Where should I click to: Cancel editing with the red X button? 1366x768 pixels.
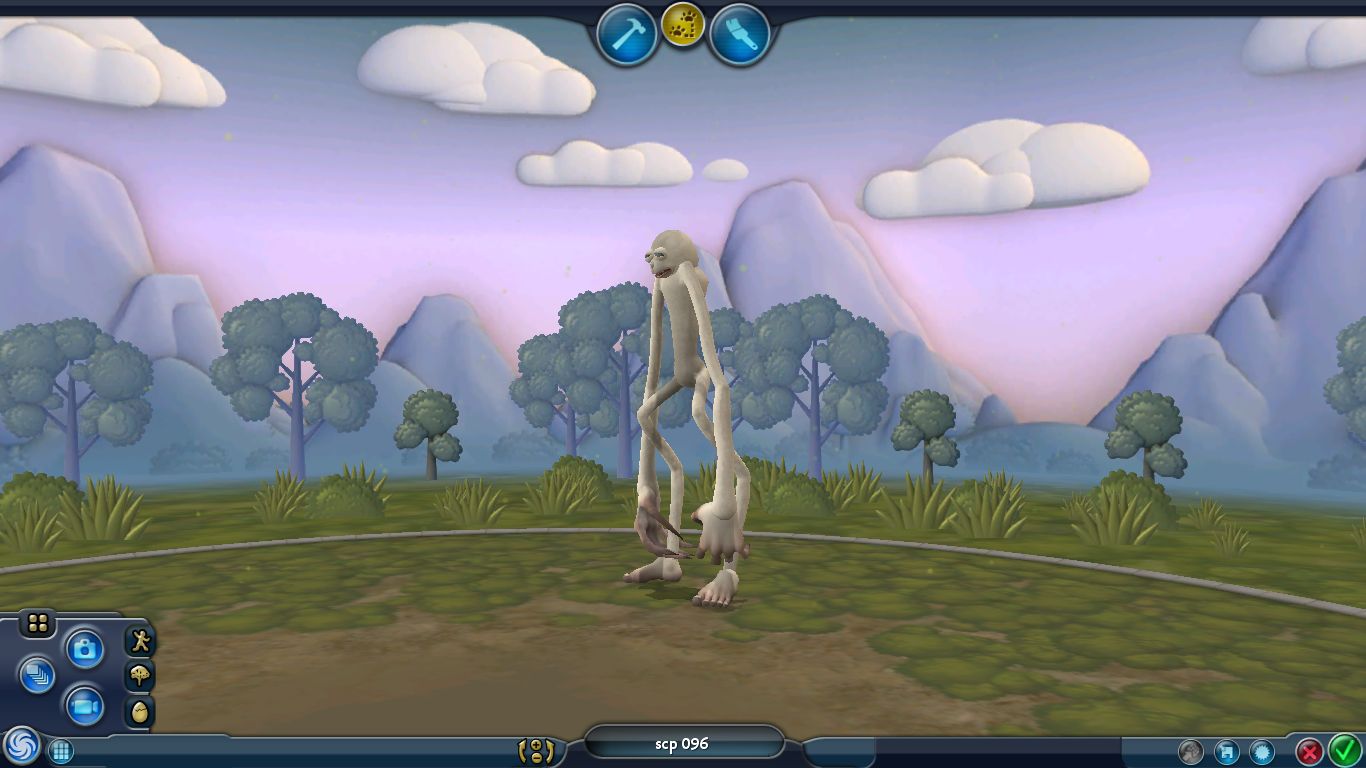point(1309,750)
